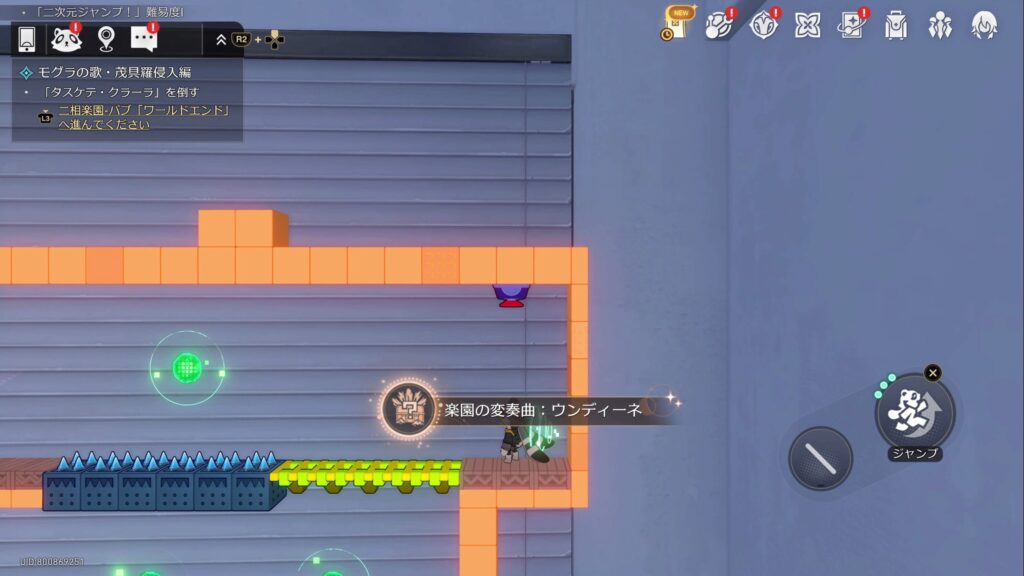Open the star card icon with alert
Viewport: 1024px width, 576px height.
(852, 24)
